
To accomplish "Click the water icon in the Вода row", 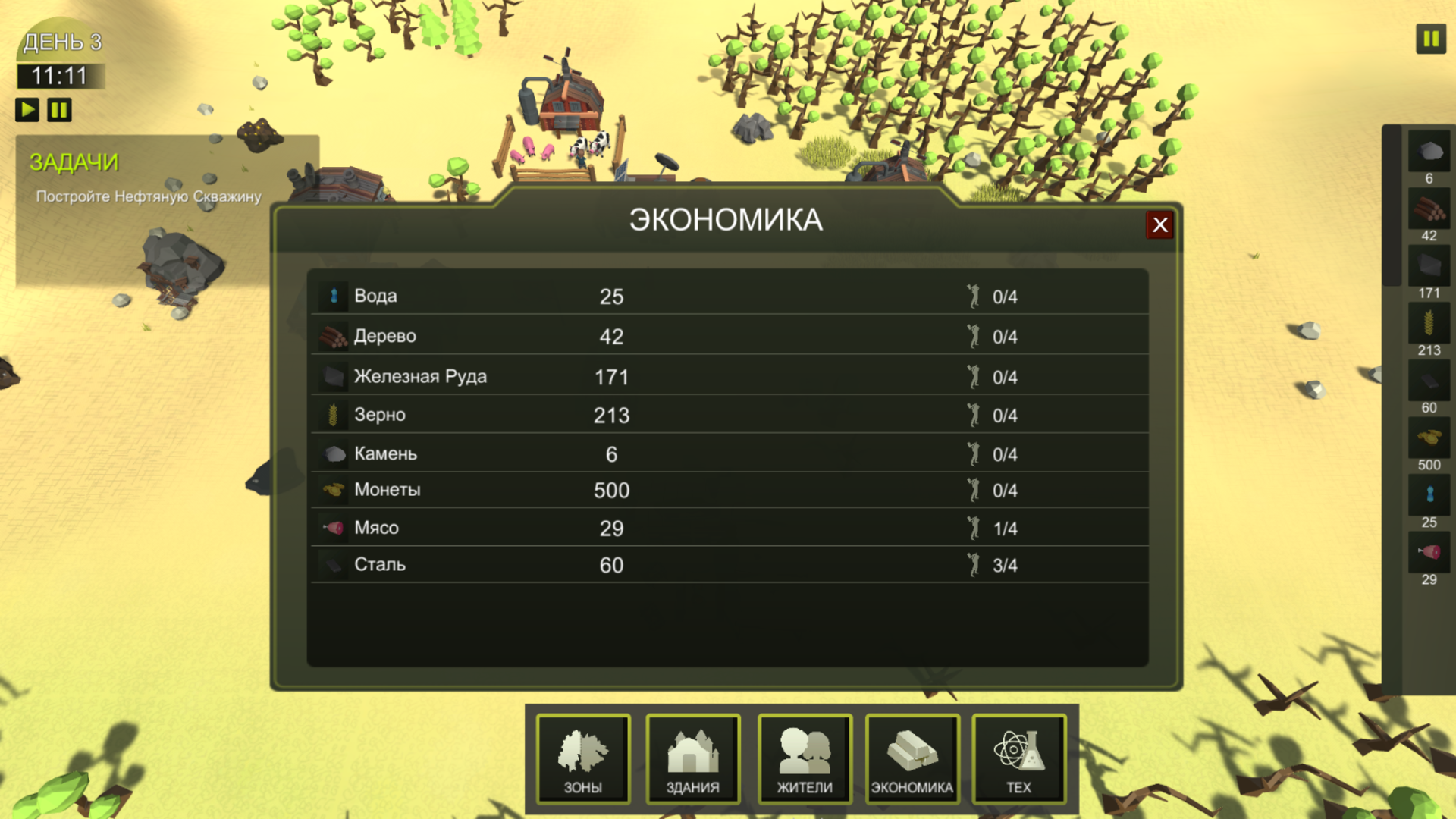I will (334, 296).
